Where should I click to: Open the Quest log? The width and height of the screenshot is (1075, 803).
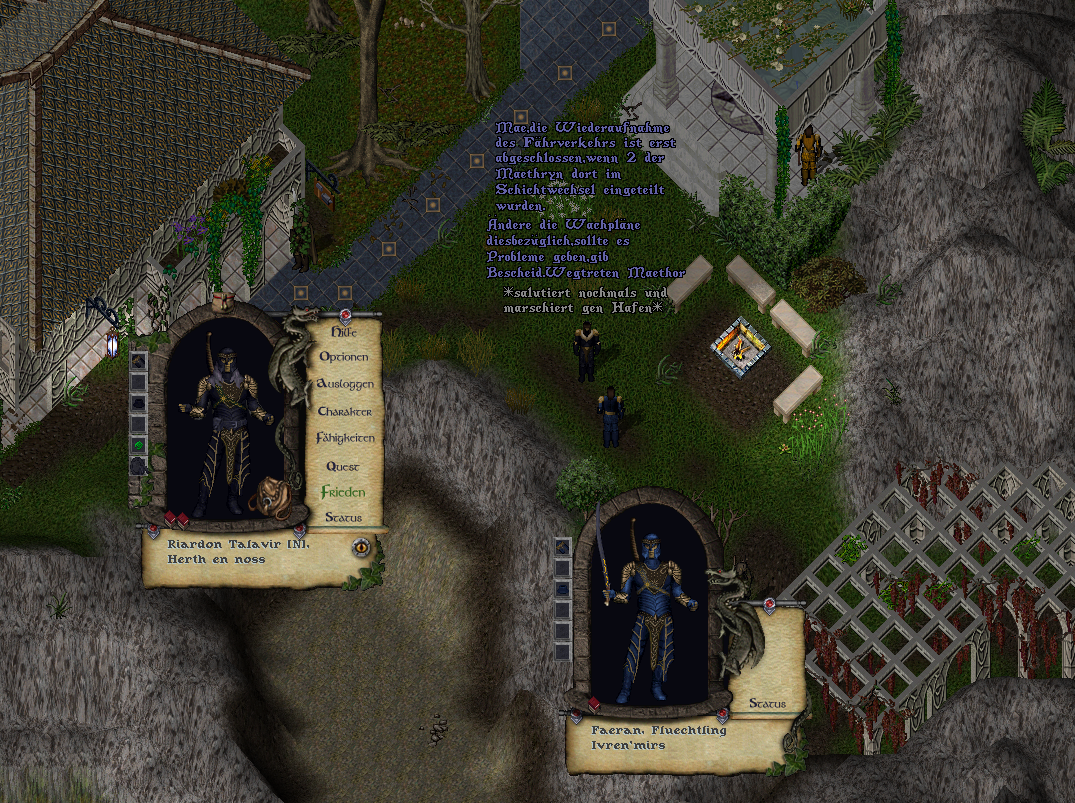tap(343, 466)
